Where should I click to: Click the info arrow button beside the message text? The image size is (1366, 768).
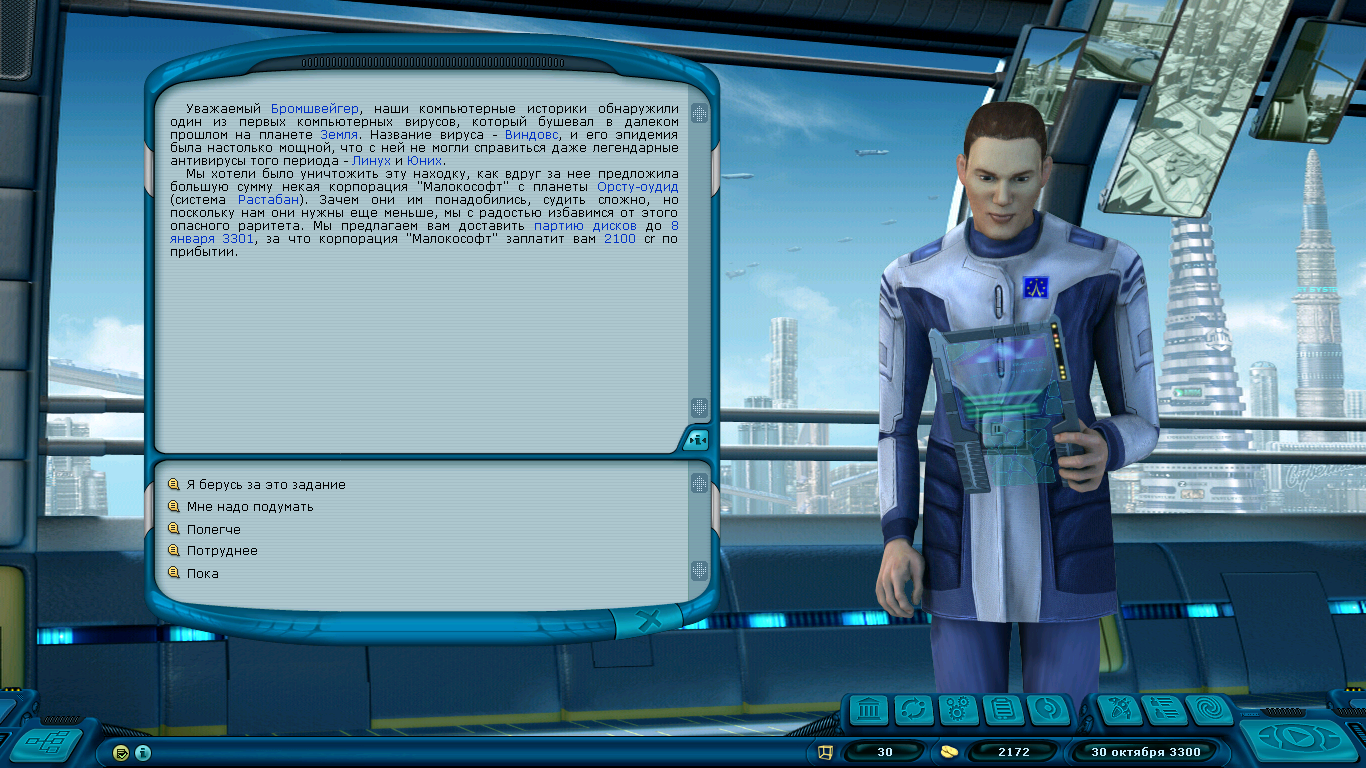(x=697, y=440)
